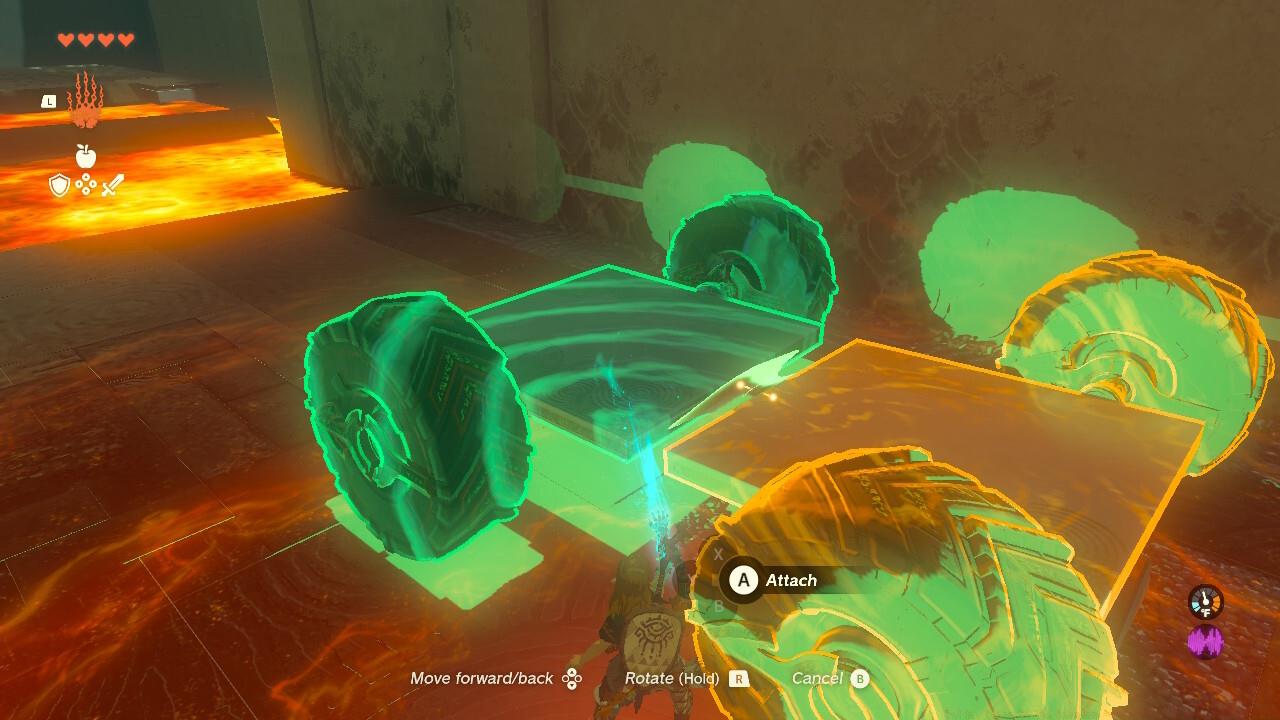
Task: Click the temperature gauge showing Fahrenheit
Action: [1205, 600]
